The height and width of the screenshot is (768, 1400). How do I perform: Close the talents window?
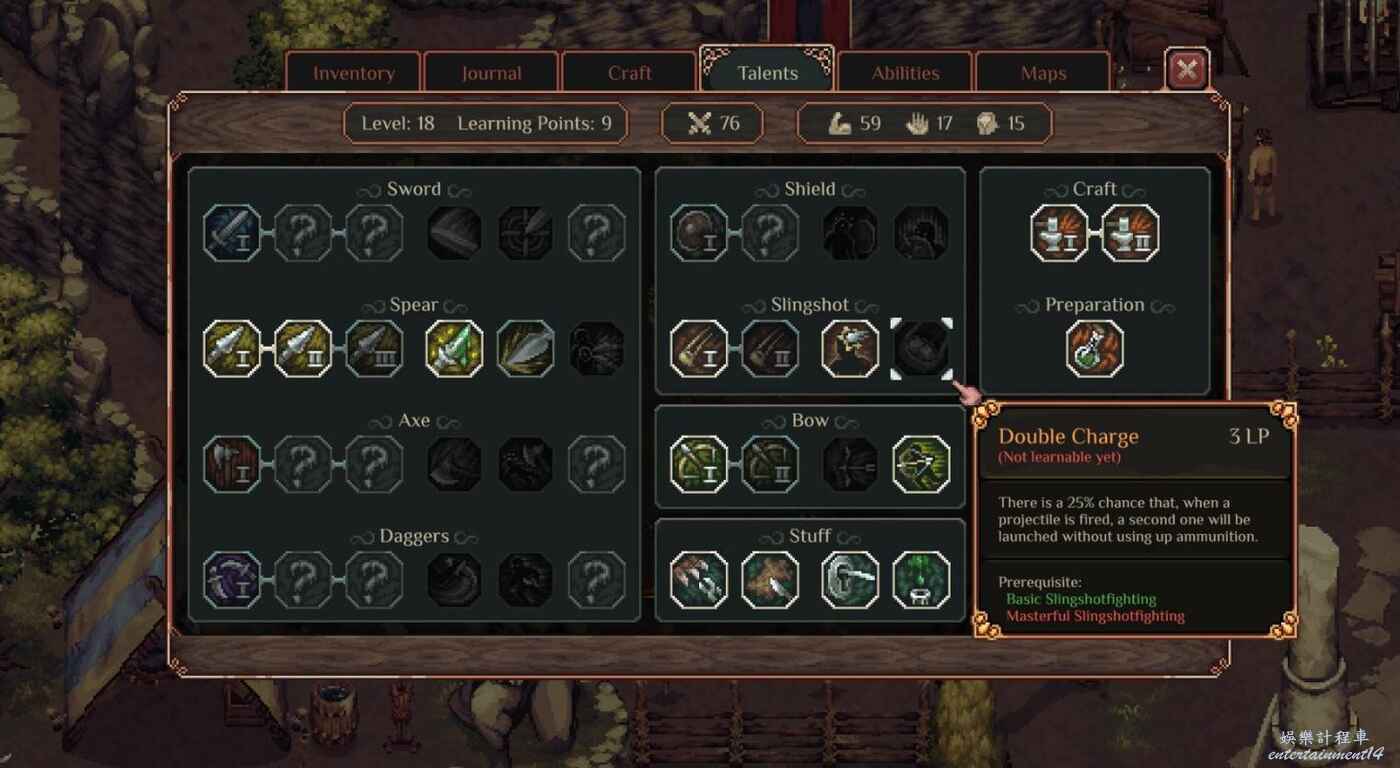1187,70
